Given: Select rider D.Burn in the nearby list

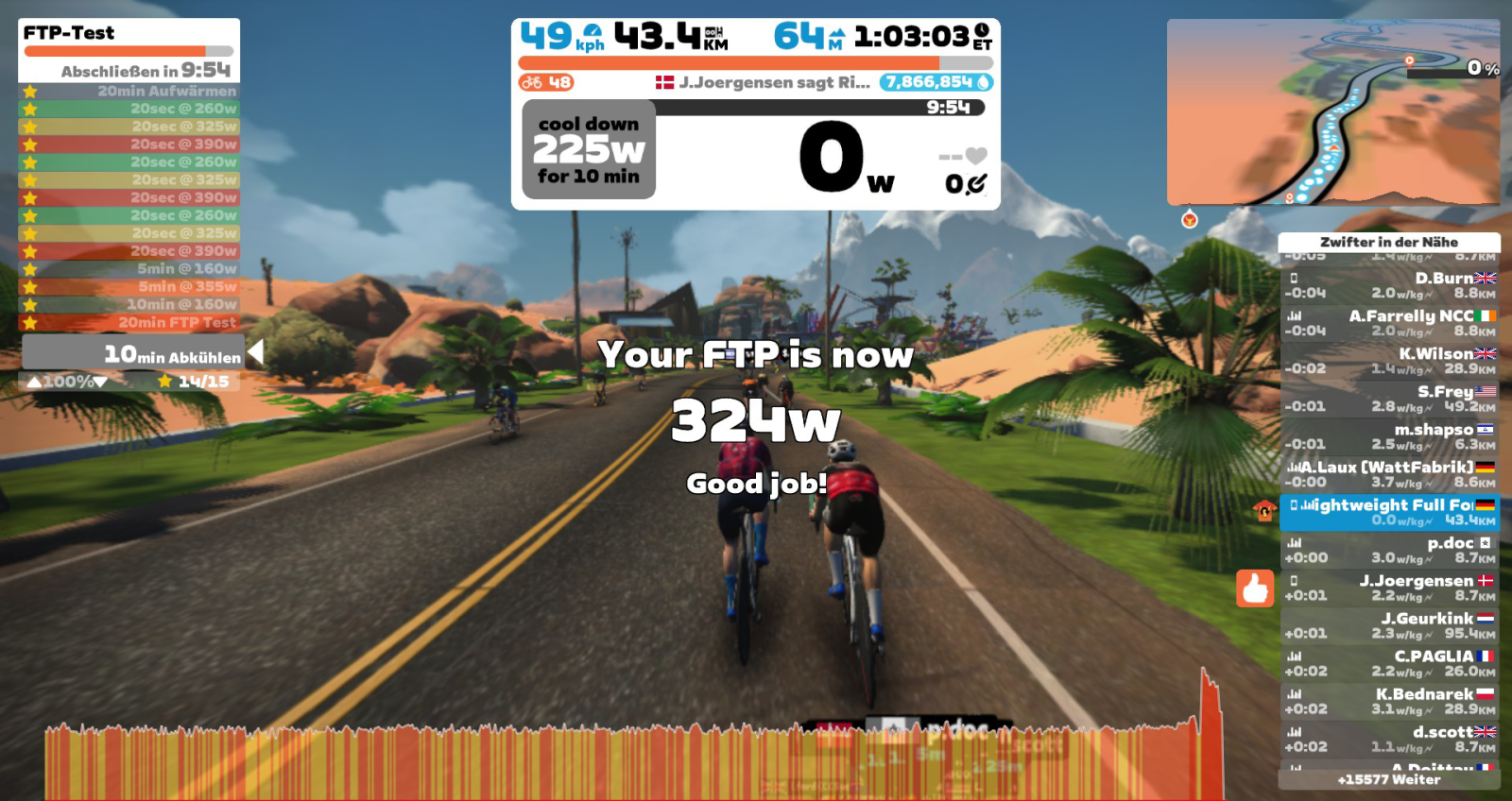Looking at the screenshot, I should 1388,285.
